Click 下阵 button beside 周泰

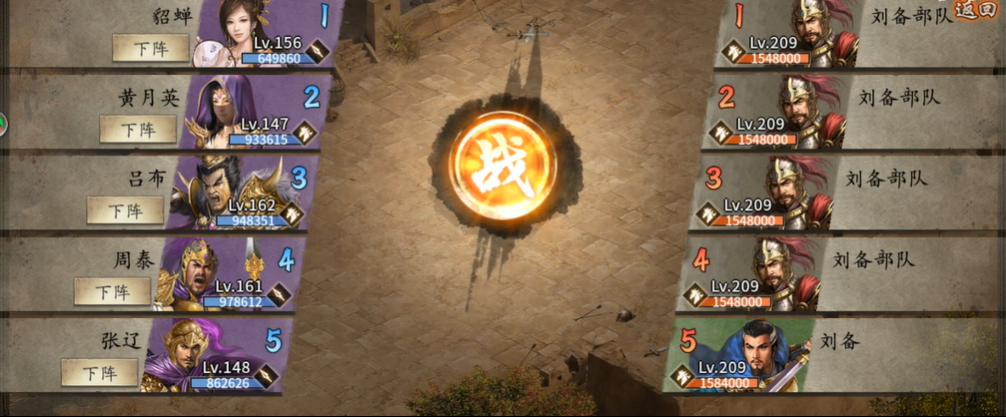112,291
